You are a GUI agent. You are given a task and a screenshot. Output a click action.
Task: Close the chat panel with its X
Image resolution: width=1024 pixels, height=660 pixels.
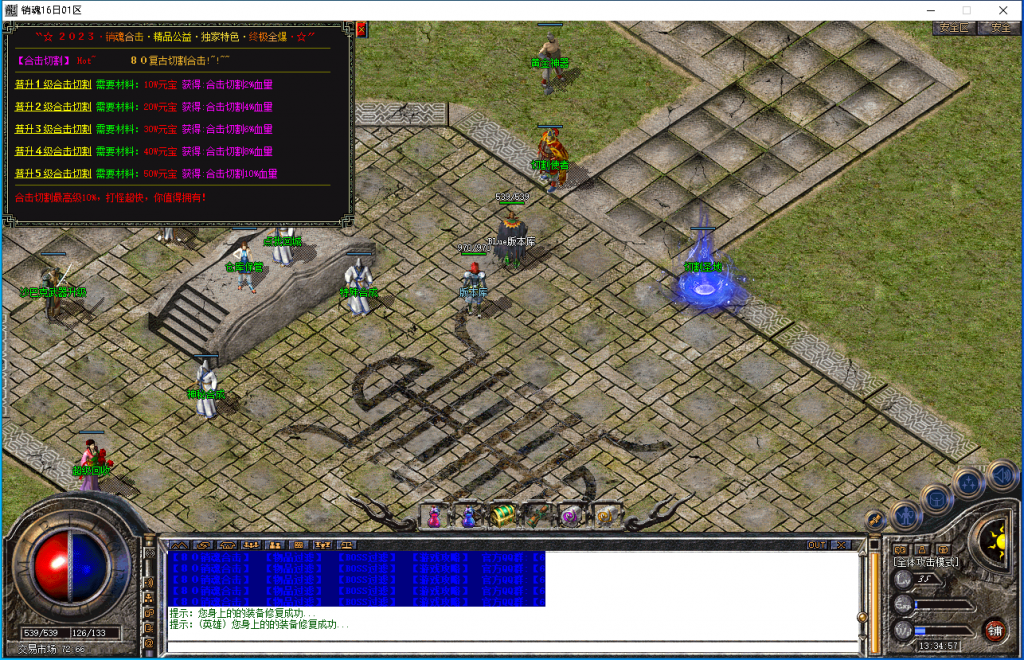coord(843,545)
